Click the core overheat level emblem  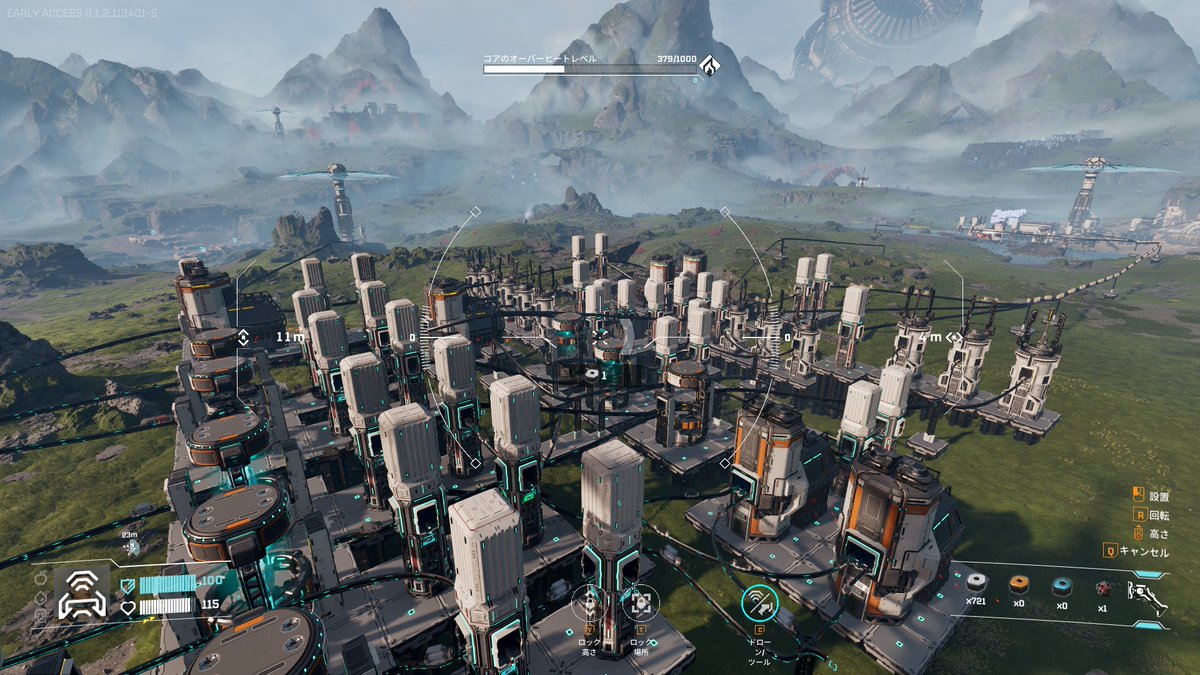710,67
